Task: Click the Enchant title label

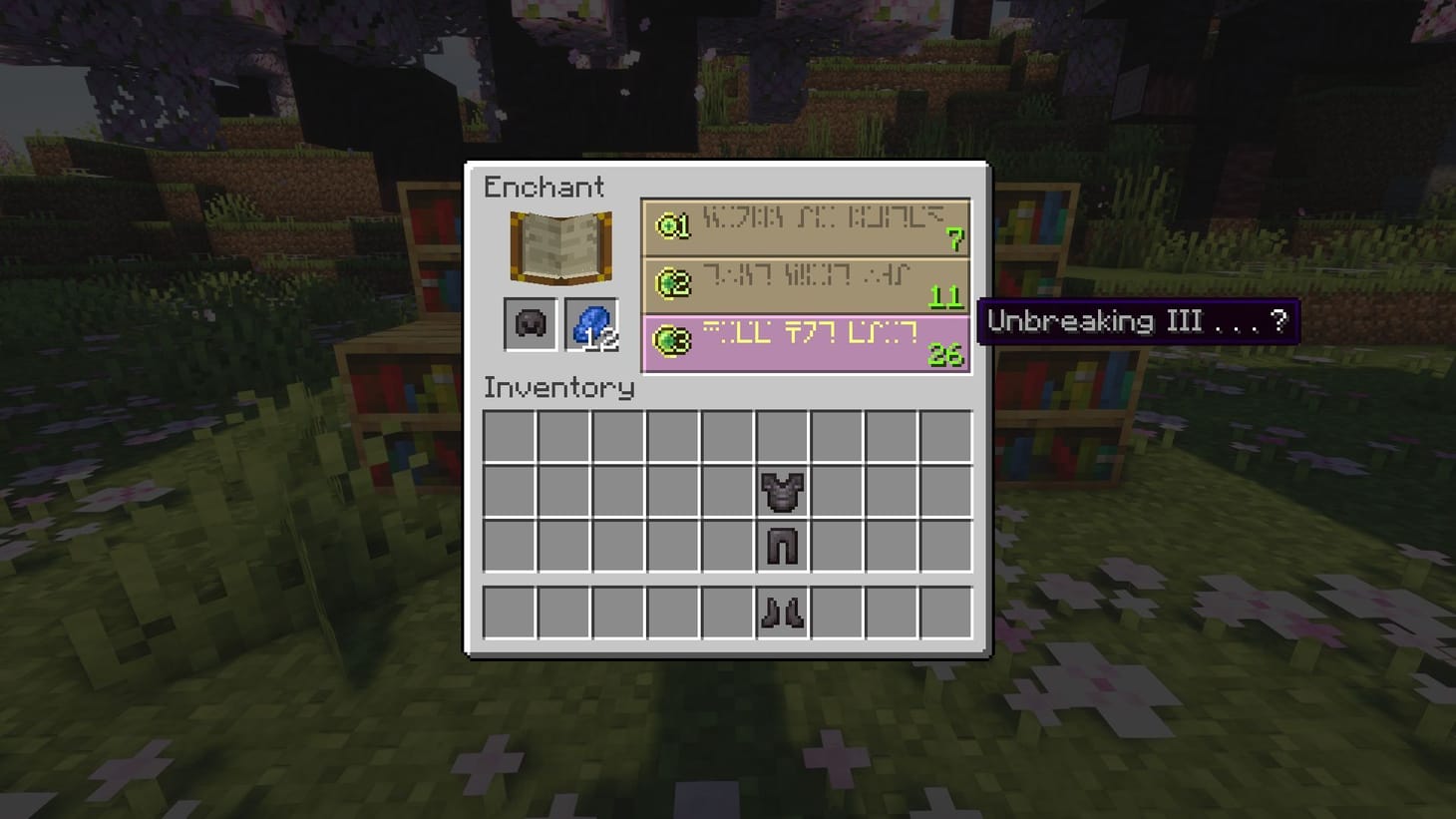Action: [545, 188]
